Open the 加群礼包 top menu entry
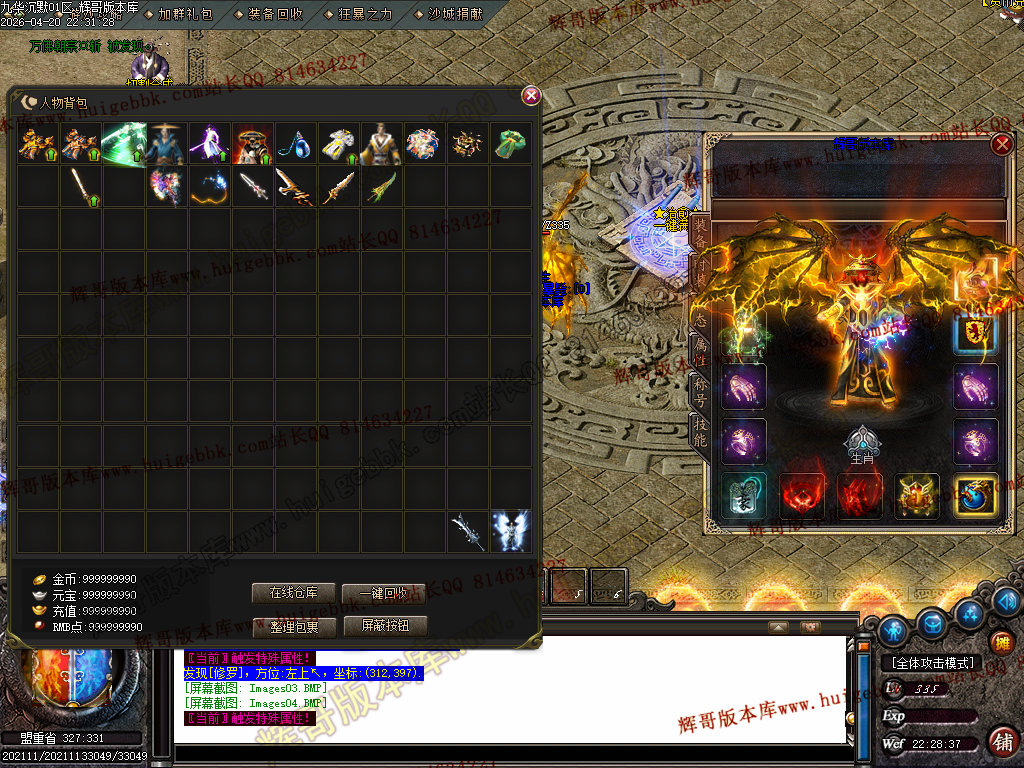Viewport: 1024px width, 768px height. pyautogui.click(x=184, y=14)
